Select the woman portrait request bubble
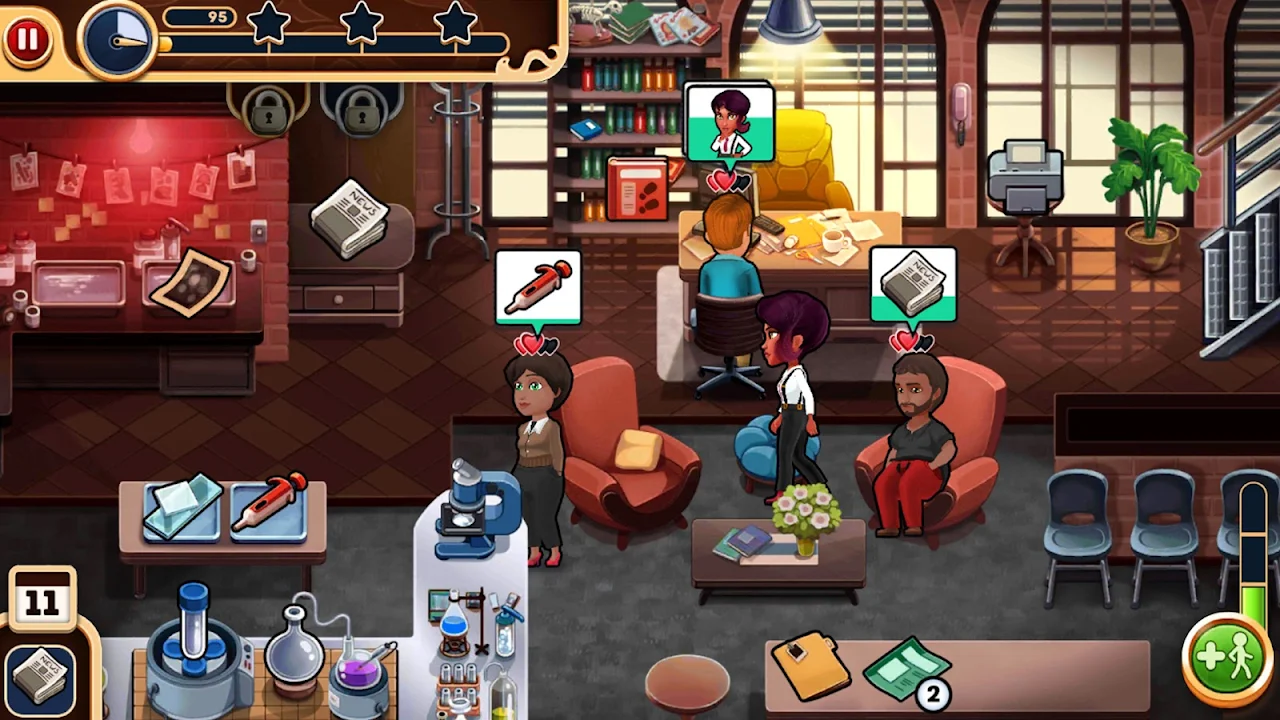 tap(729, 124)
